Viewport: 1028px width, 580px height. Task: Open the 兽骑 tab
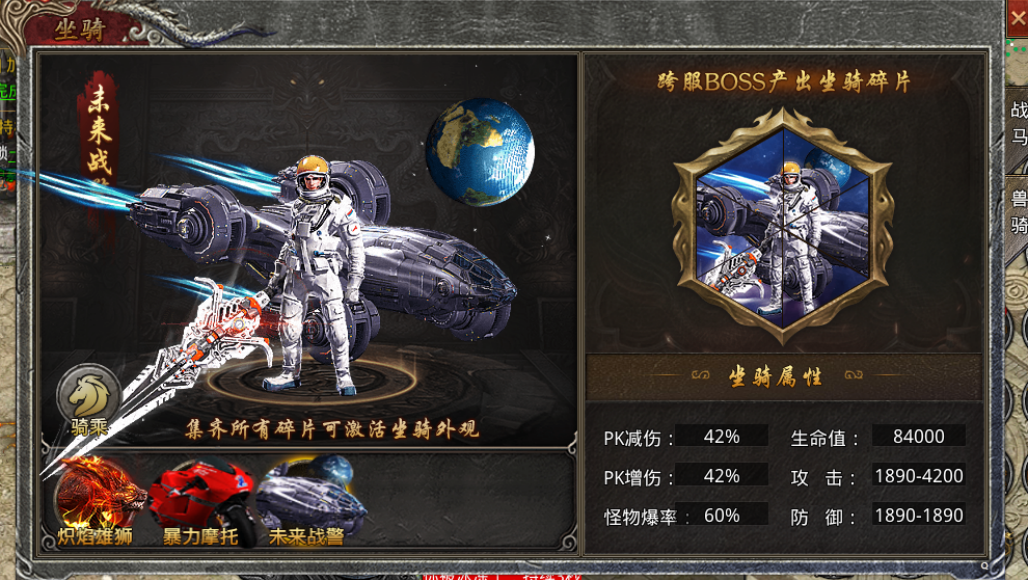click(x=1018, y=212)
